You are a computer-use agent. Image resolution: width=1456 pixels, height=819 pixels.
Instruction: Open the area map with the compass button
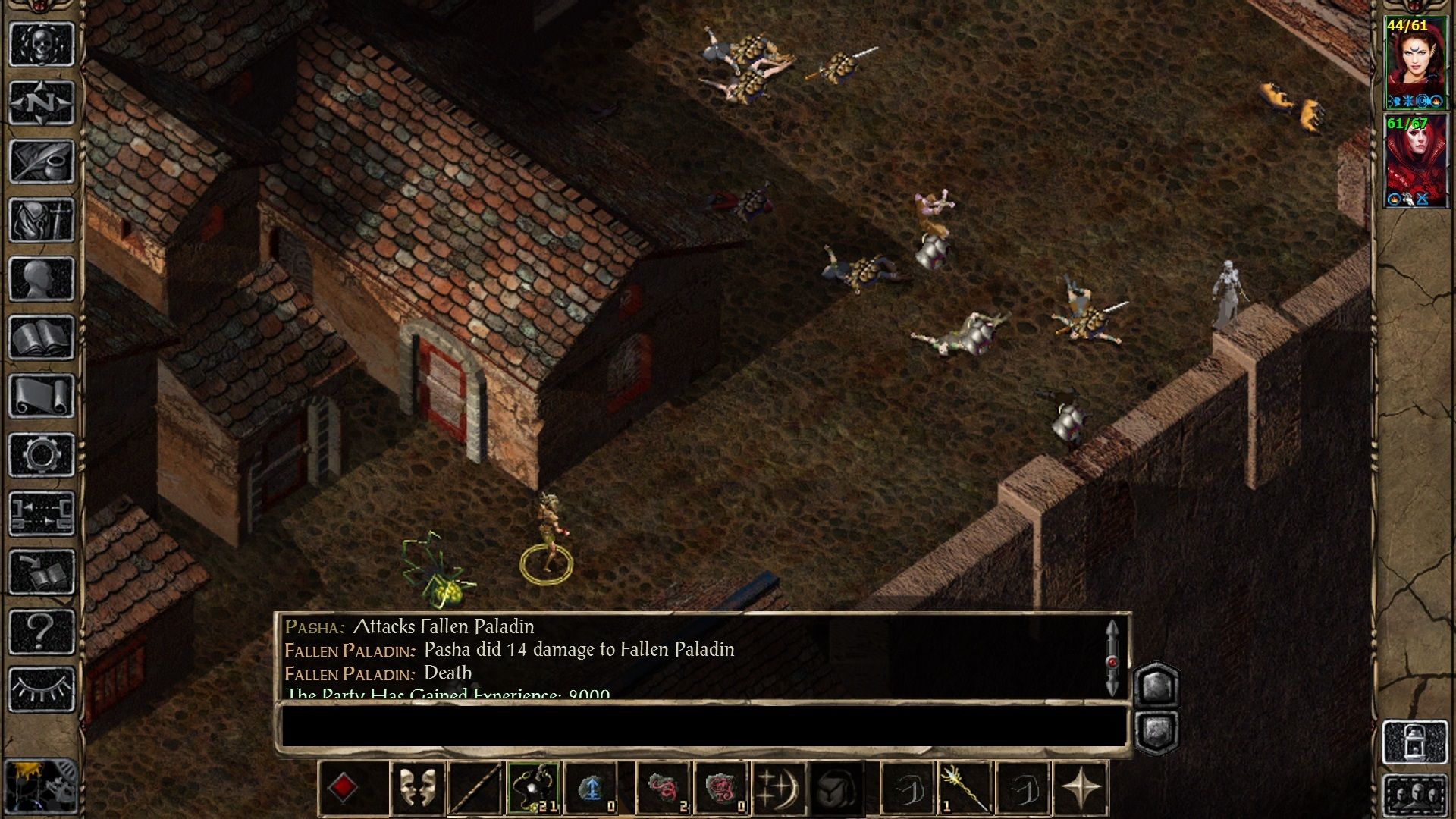coord(42,102)
